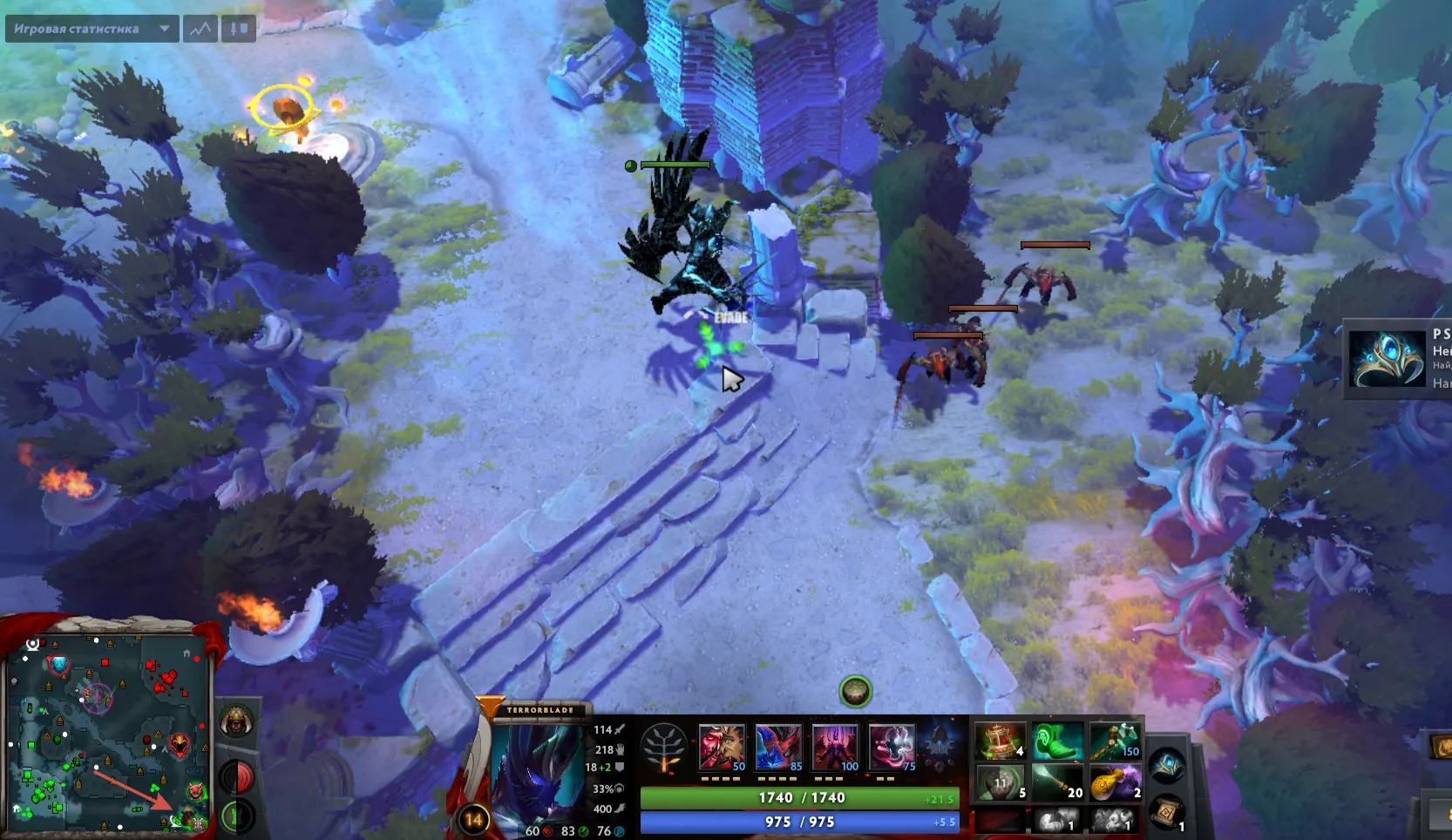Viewport: 1452px width, 840px height.
Task: Activate the neutral item slot
Action: (1167, 766)
